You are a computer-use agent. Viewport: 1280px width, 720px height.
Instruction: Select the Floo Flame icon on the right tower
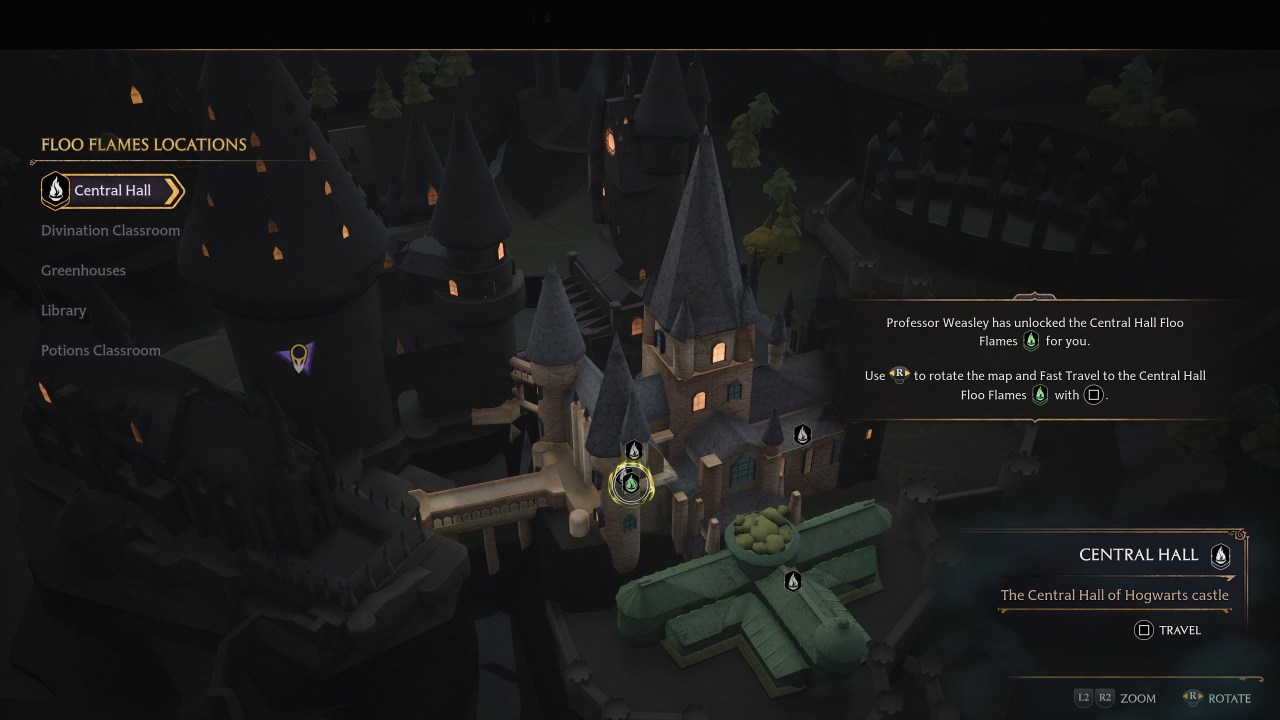pyautogui.click(x=803, y=434)
